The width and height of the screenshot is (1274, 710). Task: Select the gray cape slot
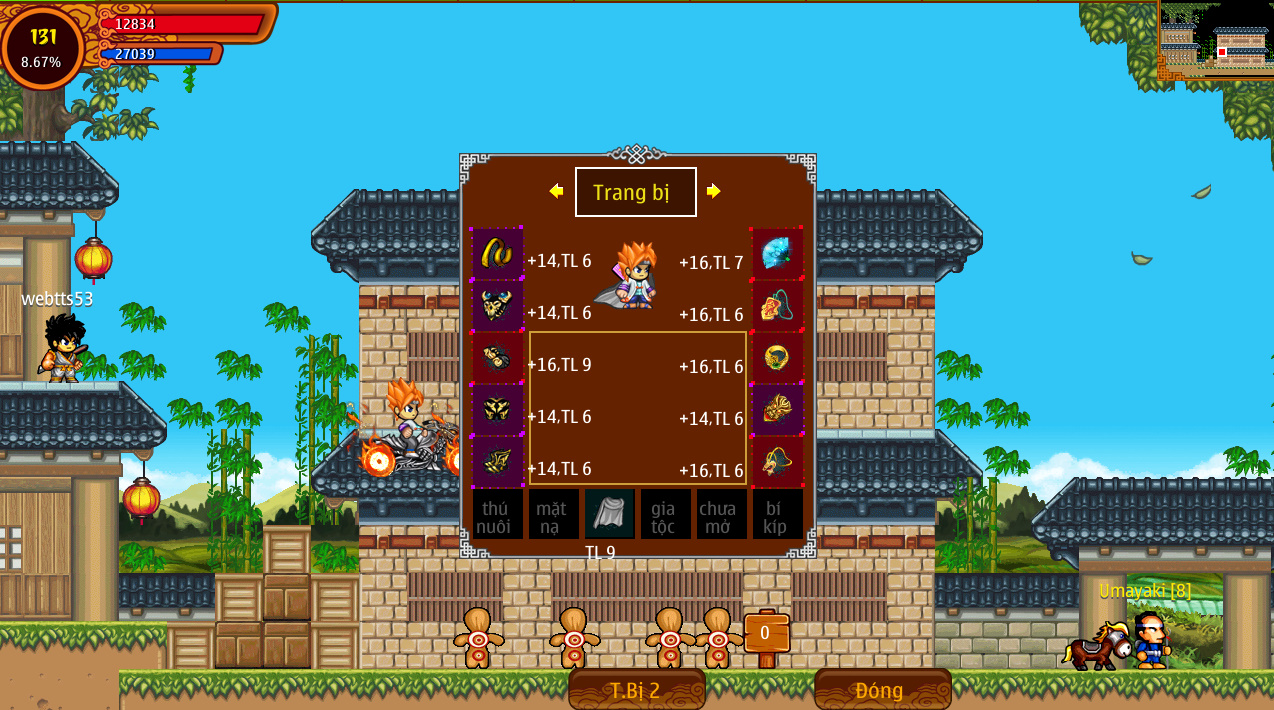609,513
